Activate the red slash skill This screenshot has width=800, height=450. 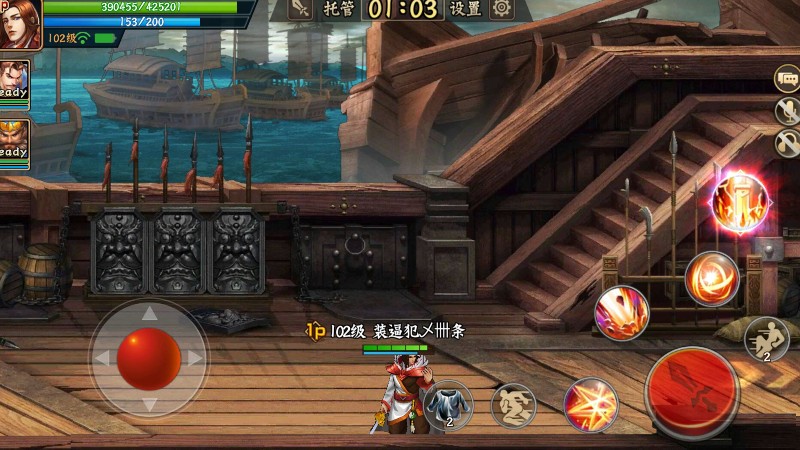[621, 313]
